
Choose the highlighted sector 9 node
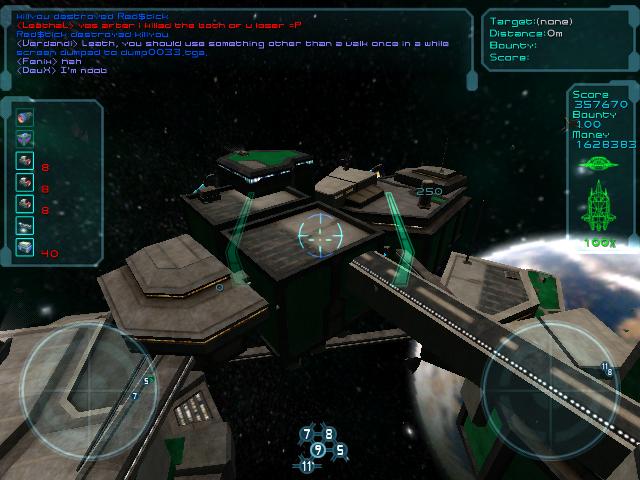point(318,449)
